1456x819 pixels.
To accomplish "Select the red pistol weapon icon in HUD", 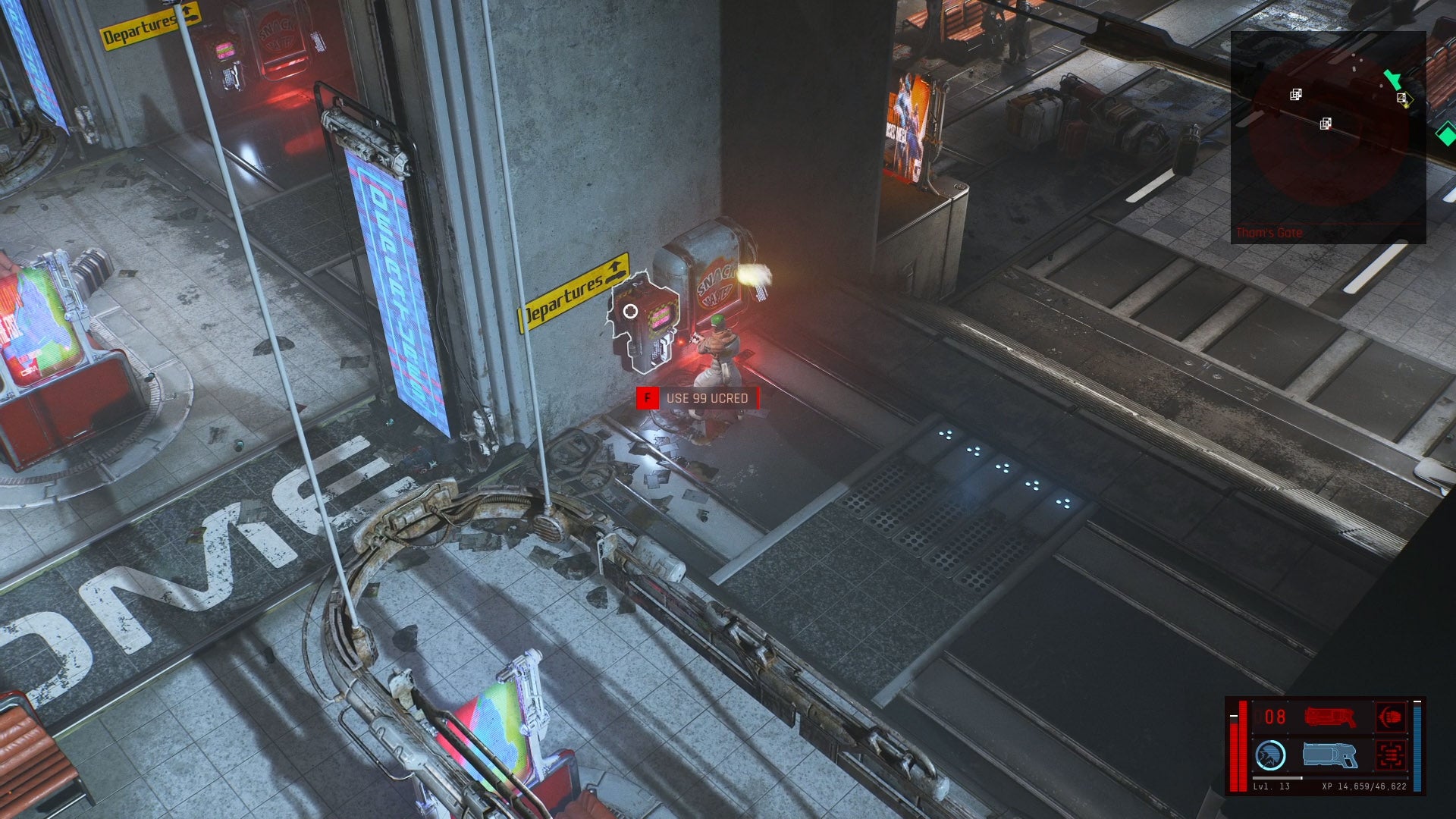I will pyautogui.click(x=1331, y=717).
